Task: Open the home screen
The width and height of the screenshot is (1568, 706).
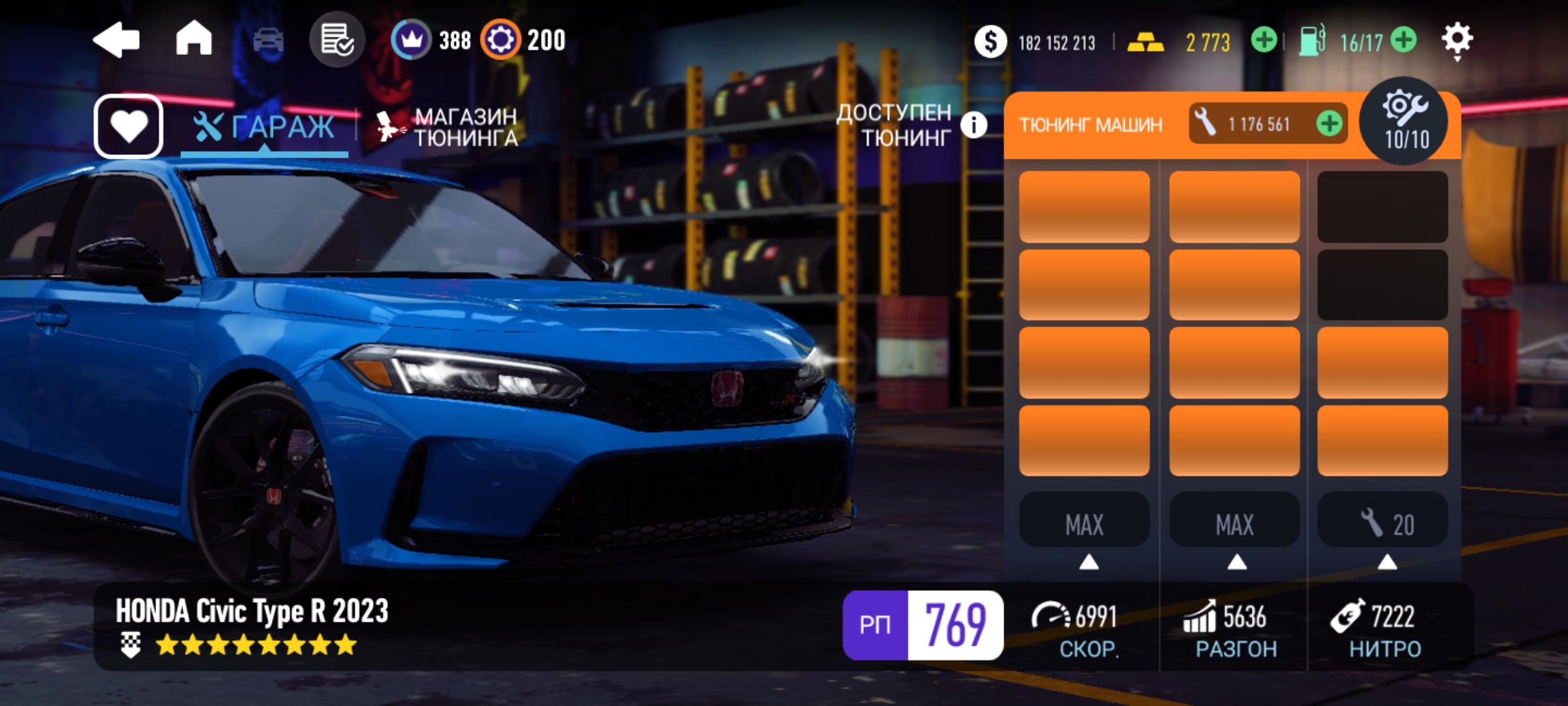Action: tap(194, 39)
